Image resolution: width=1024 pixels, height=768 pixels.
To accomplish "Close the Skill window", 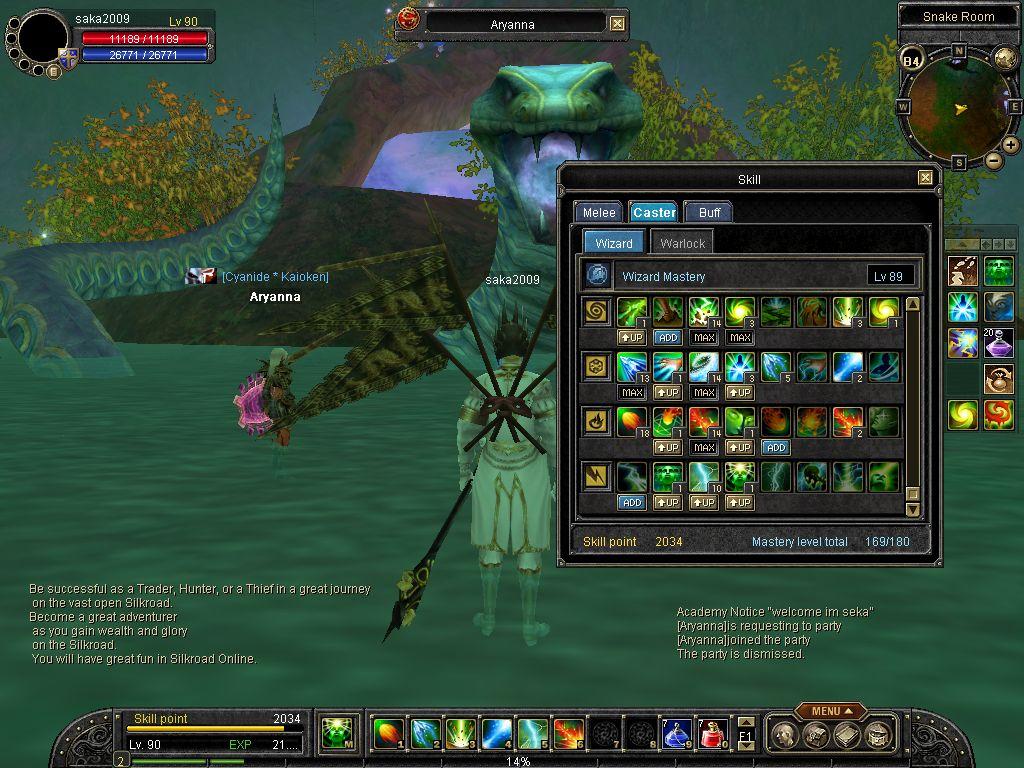I will [x=925, y=178].
